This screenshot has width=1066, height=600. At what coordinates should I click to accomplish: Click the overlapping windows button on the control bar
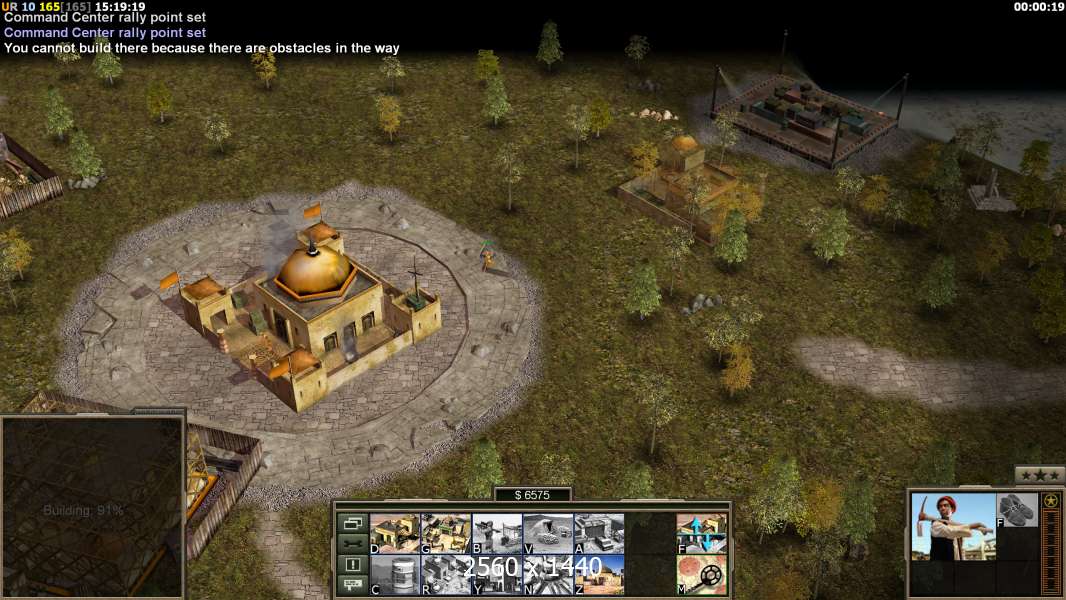[x=352, y=523]
